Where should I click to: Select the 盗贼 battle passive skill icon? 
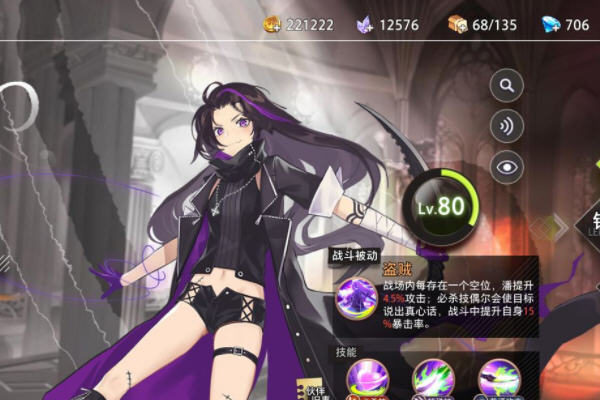(352, 298)
